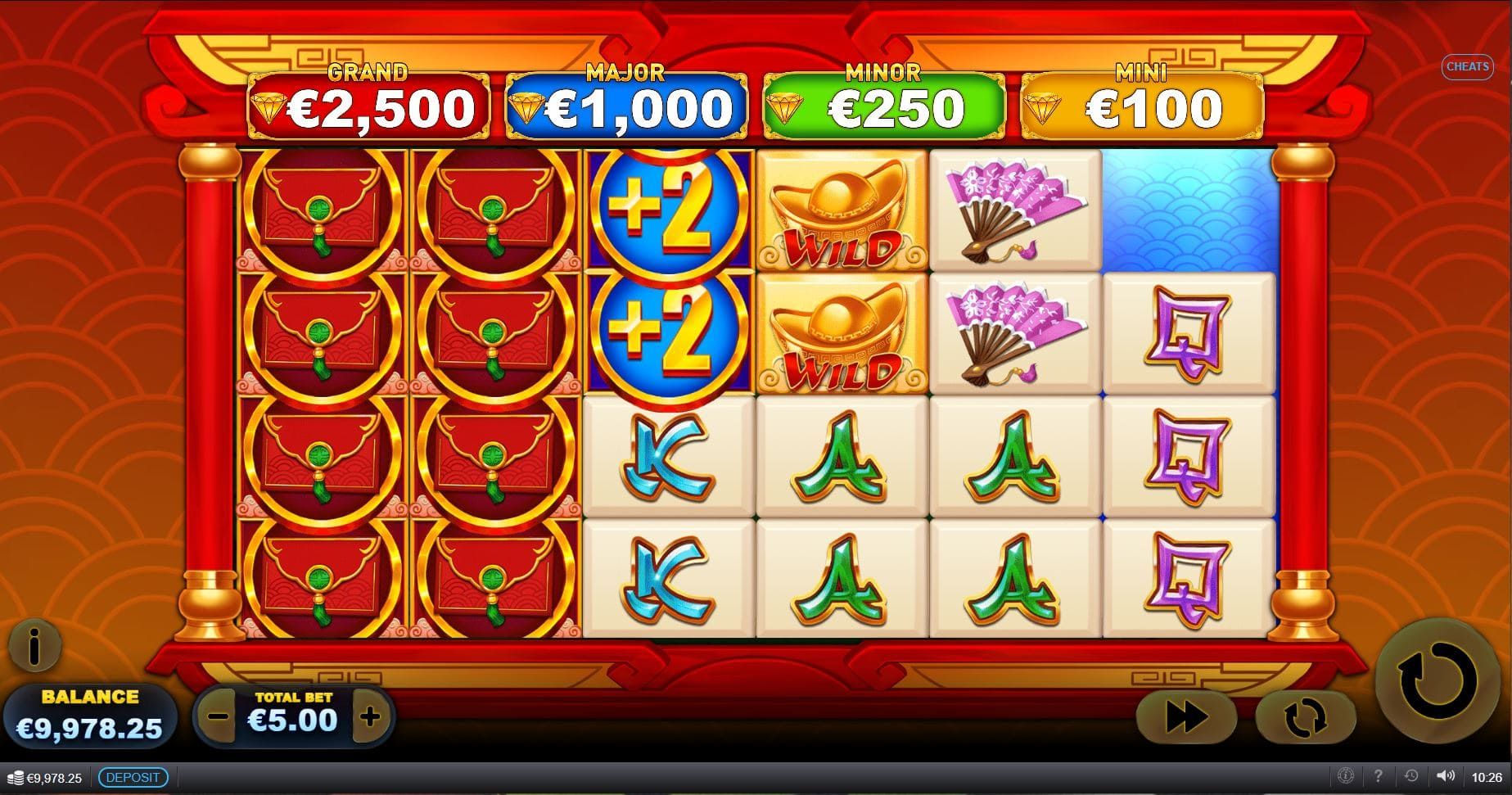Select the MINOR €250 jackpot tab
Image resolution: width=1512 pixels, height=795 pixels.
click(882, 102)
